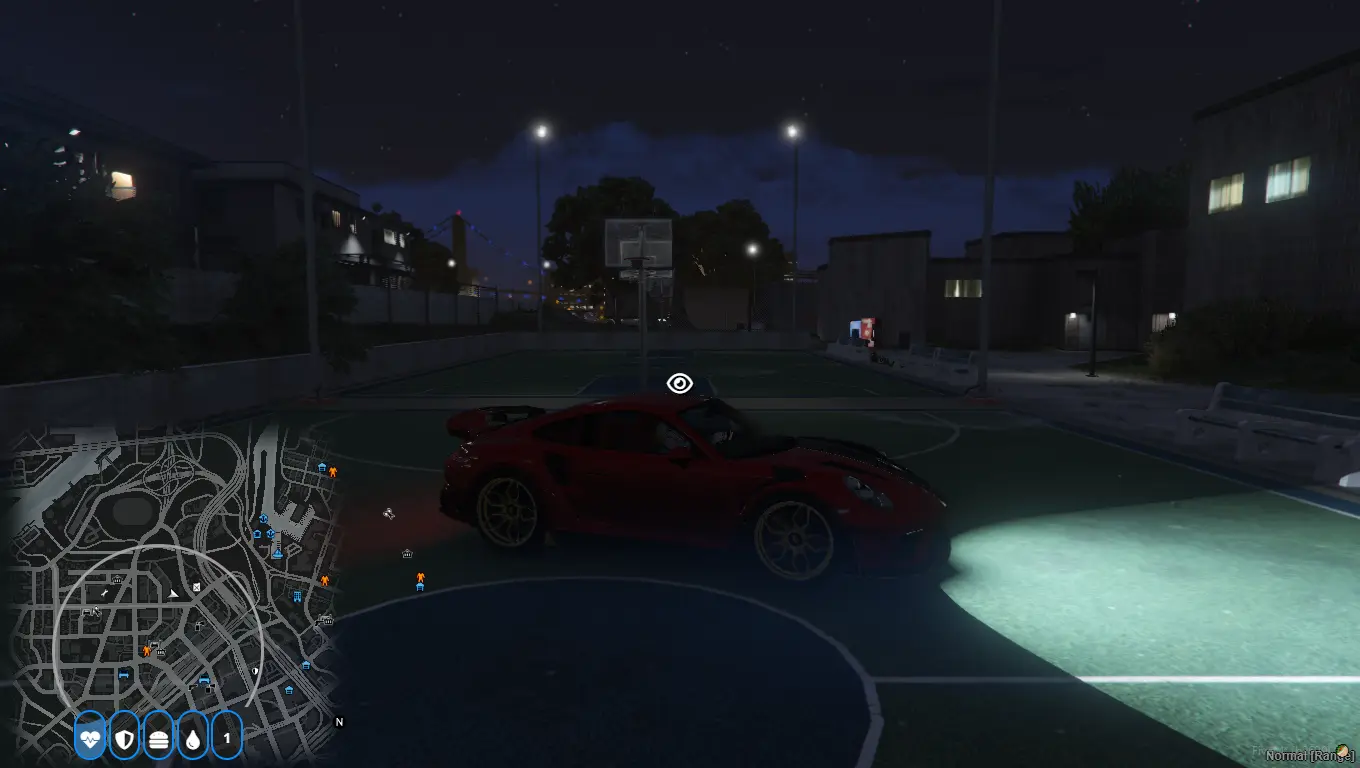The width and height of the screenshot is (1360, 768).
Task: Activate the eye interaction icon
Action: point(680,383)
